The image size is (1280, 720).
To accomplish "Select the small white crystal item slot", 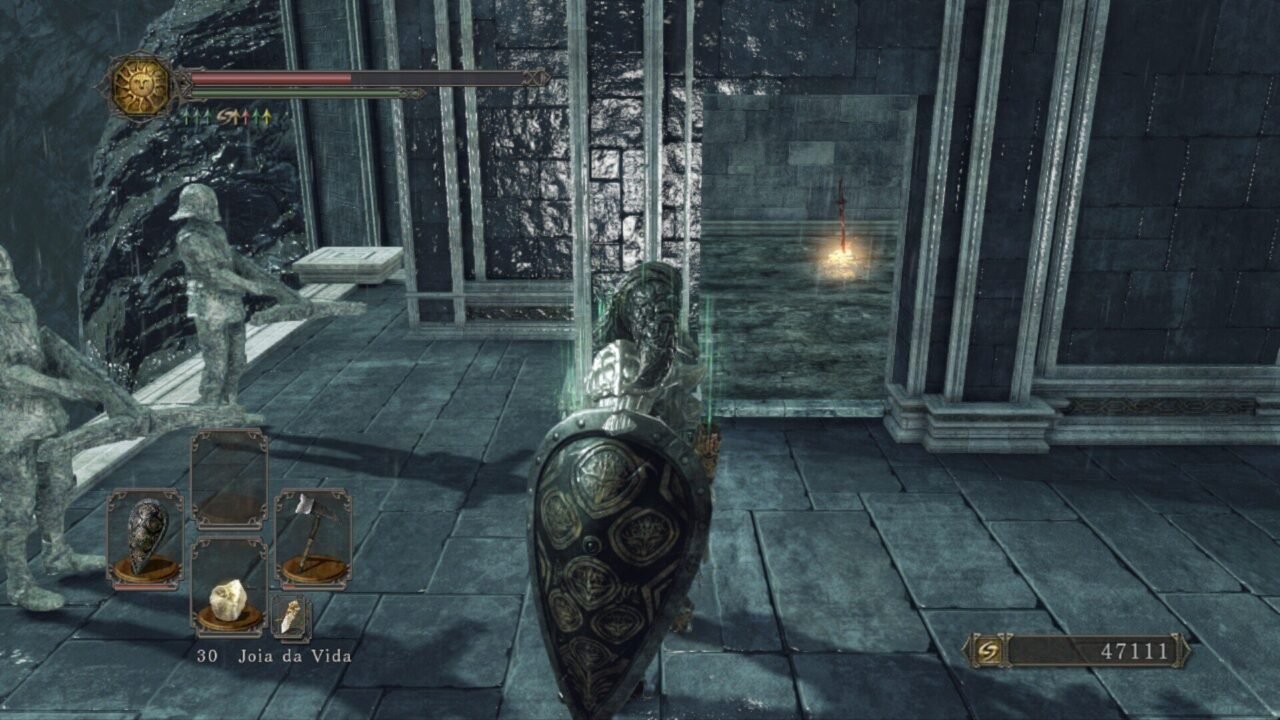I will point(291,617).
